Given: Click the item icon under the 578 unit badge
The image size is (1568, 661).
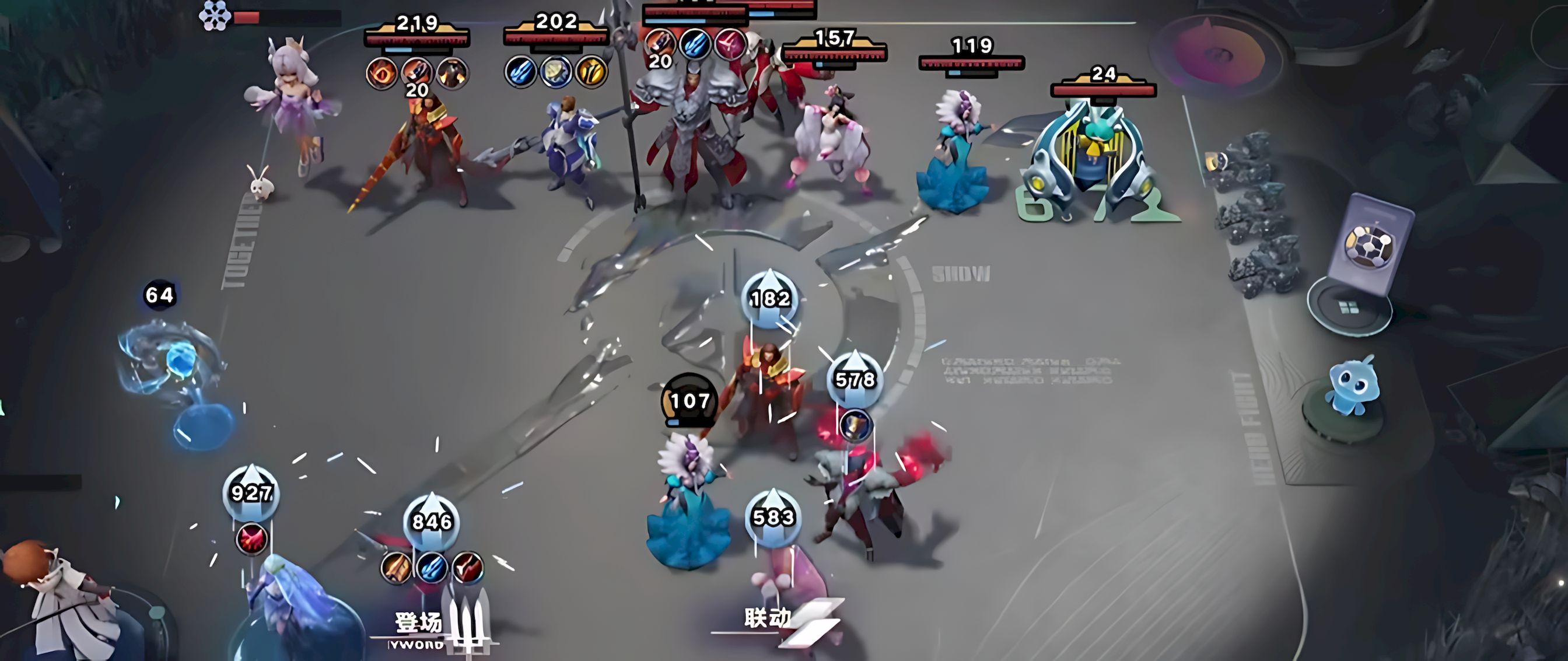Looking at the screenshot, I should tap(855, 424).
